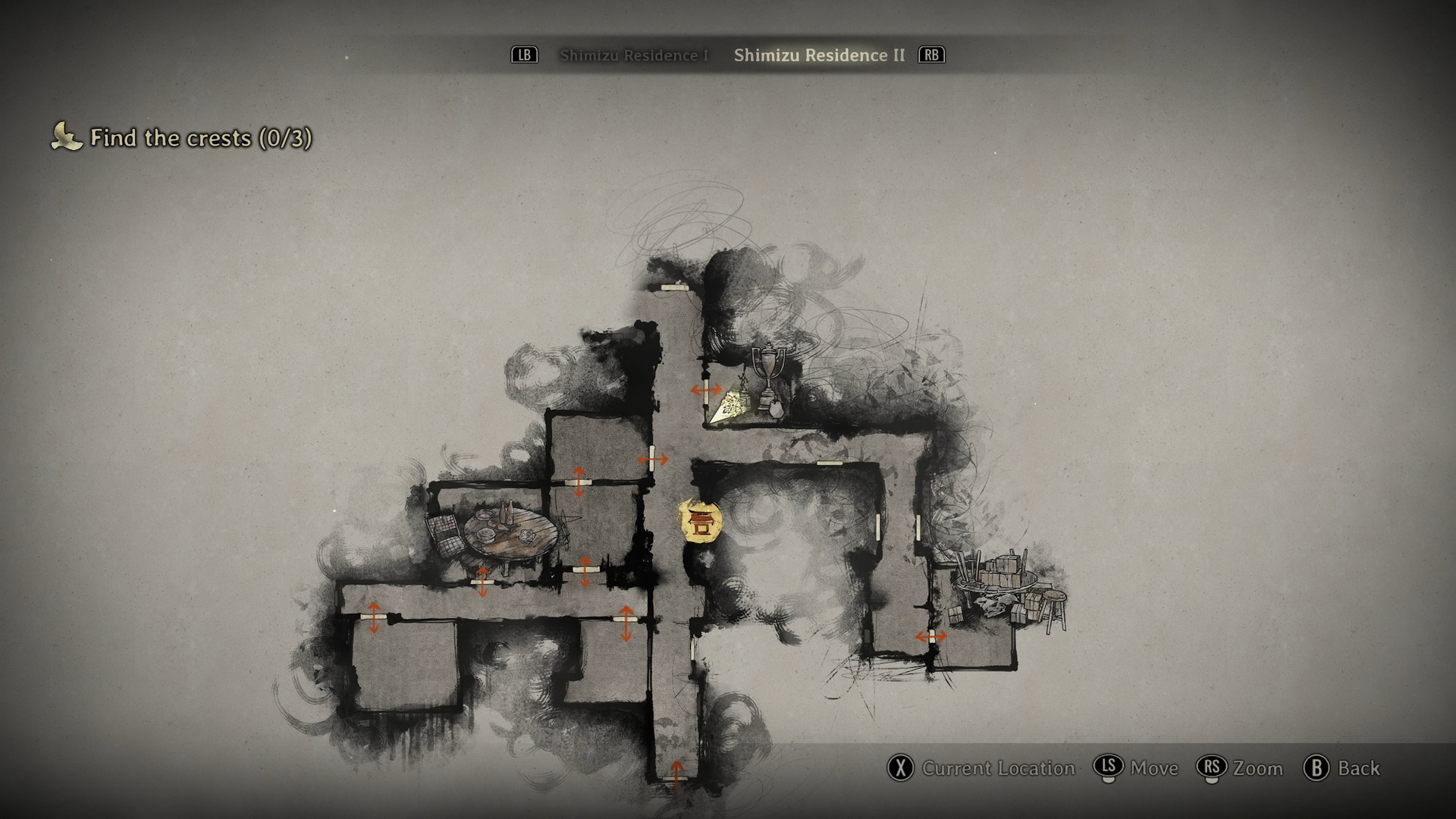The height and width of the screenshot is (819, 1456).
Task: Switch to the Shimizu Residence I tab
Action: point(633,55)
